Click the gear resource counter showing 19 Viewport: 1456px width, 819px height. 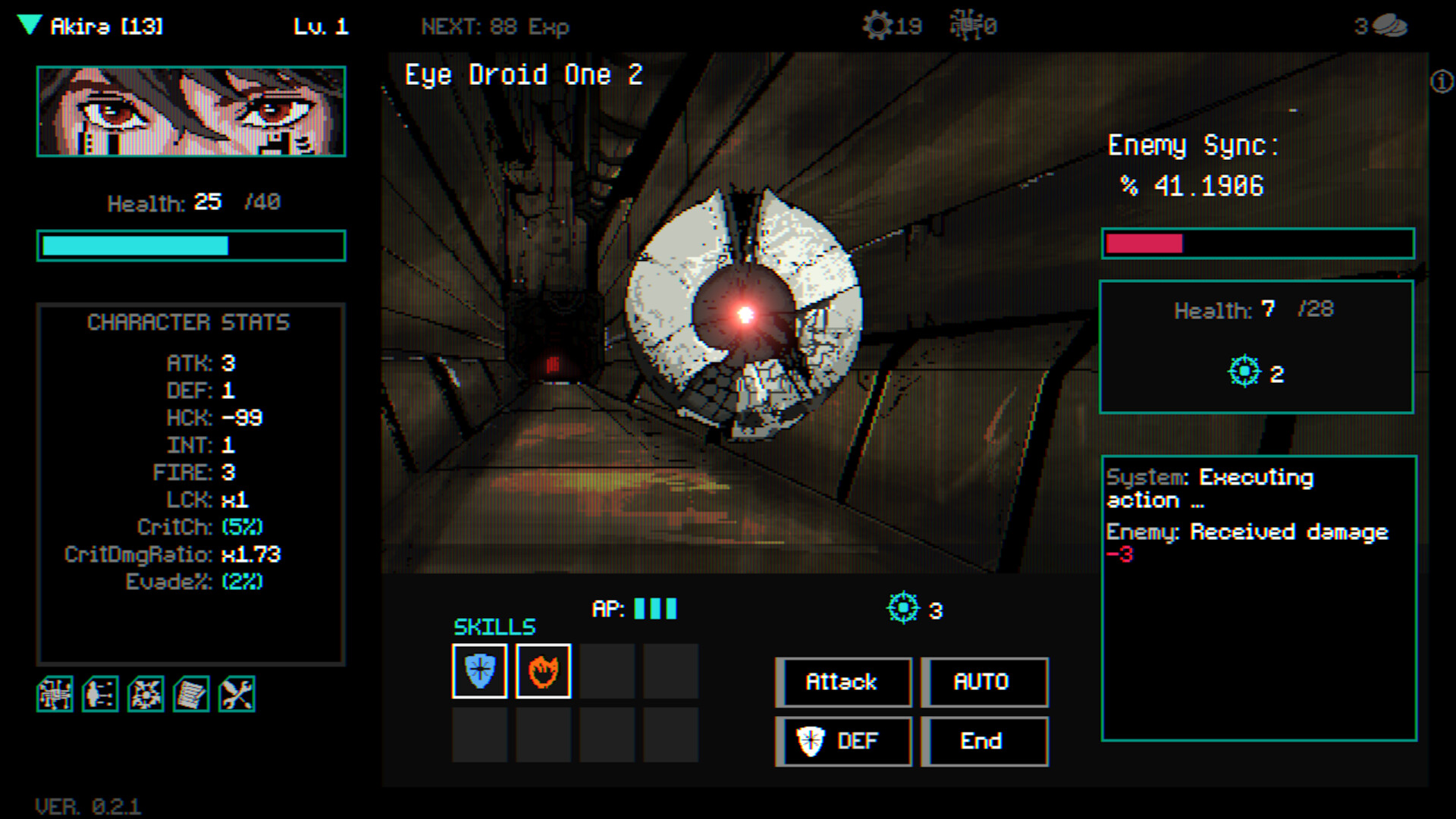point(891,25)
